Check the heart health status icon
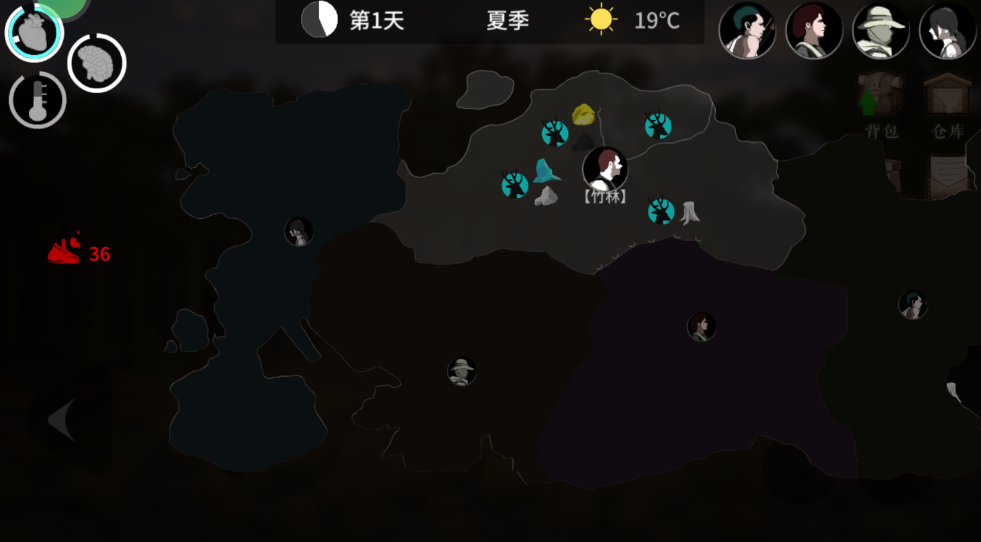This screenshot has width=981, height=542. click(34, 32)
